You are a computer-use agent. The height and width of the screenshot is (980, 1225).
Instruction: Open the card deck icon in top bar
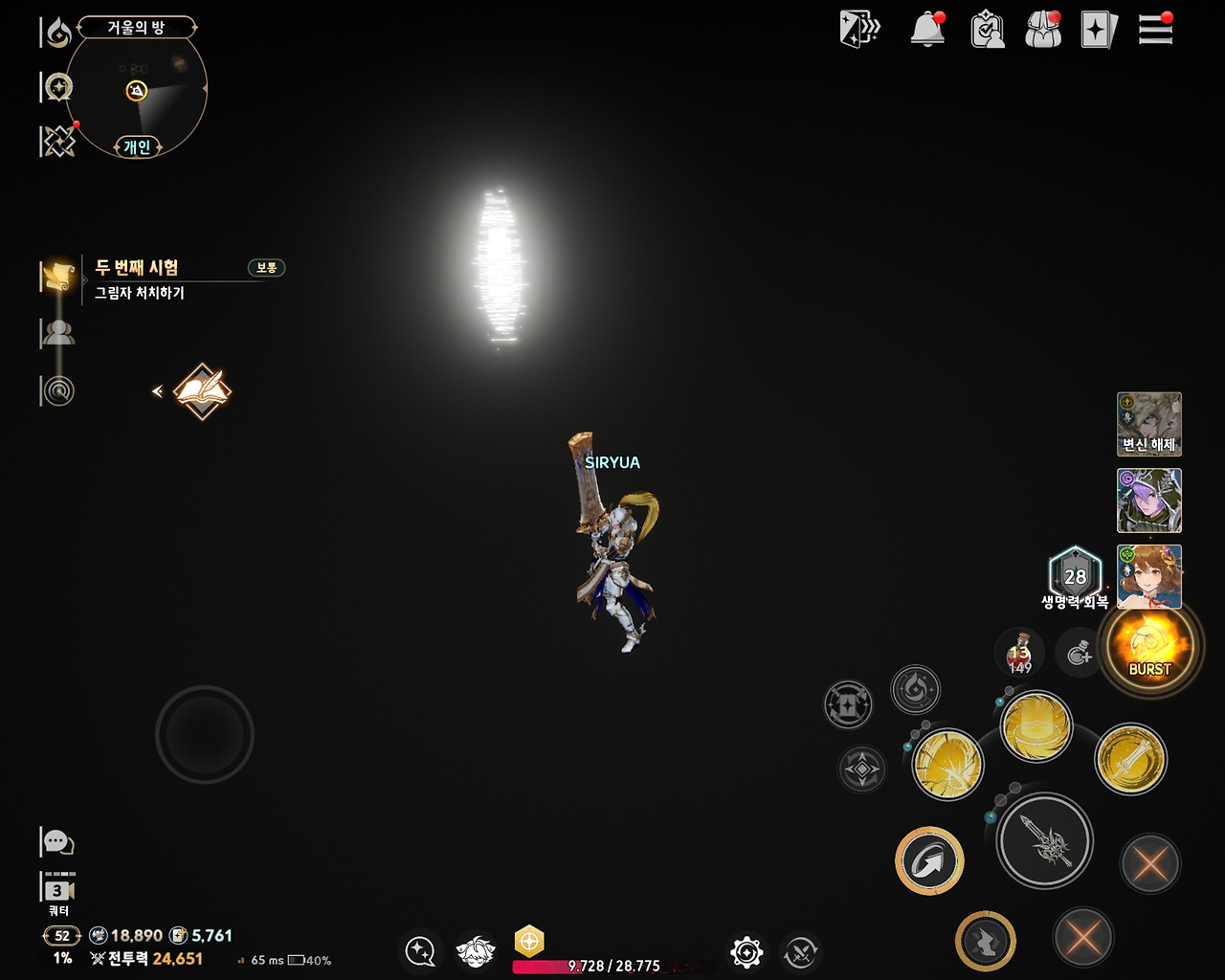coord(1098,30)
